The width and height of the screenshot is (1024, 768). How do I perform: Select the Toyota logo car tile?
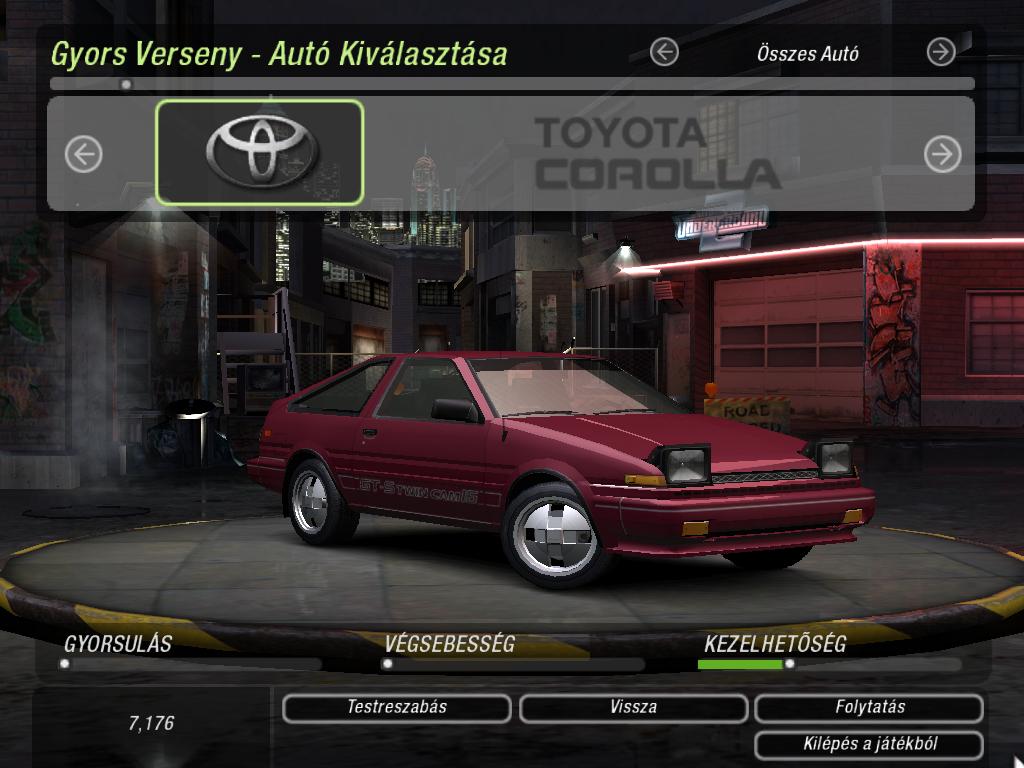coord(260,153)
